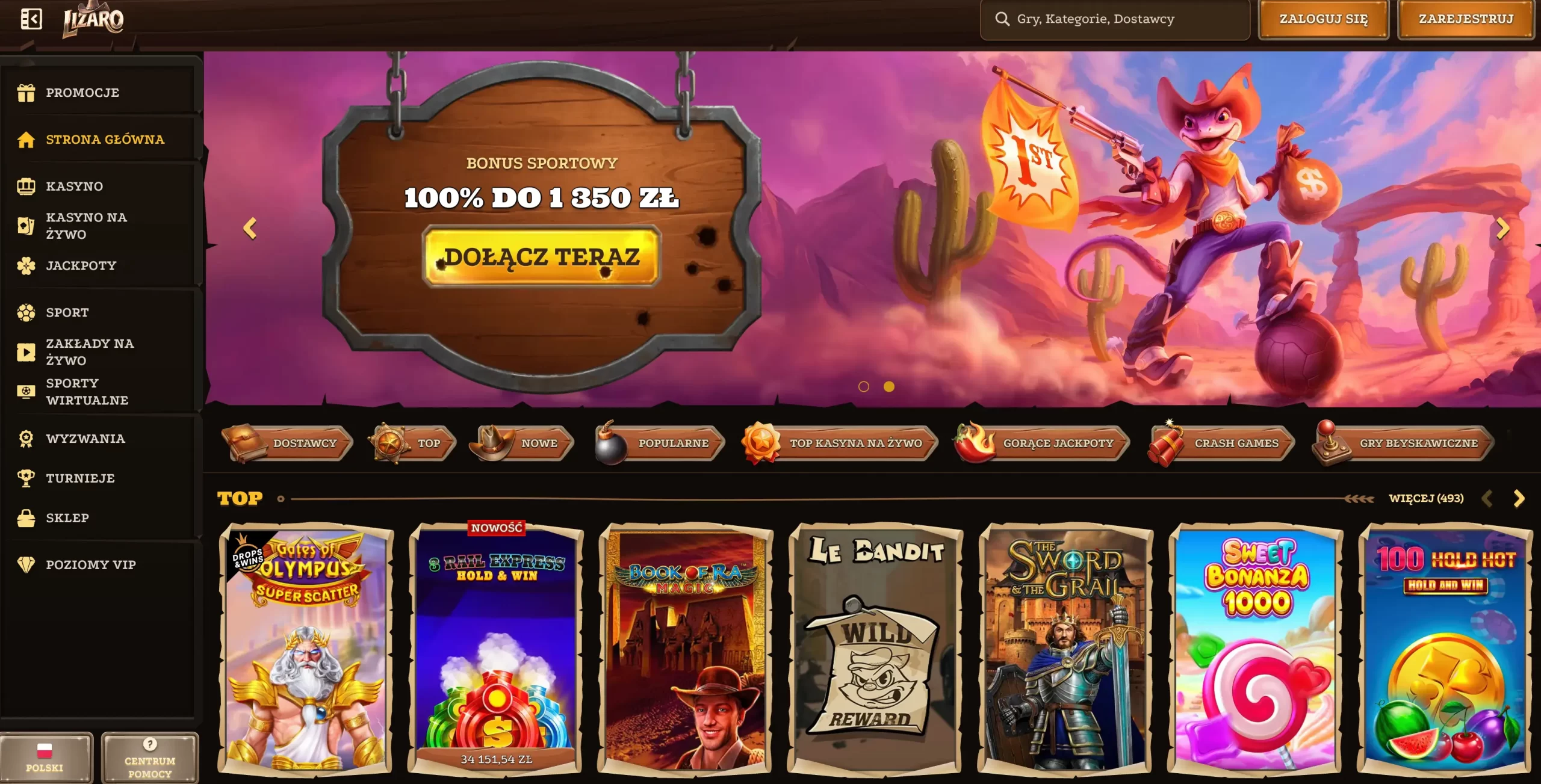Open the Sklep shopping bag icon

coord(26,517)
